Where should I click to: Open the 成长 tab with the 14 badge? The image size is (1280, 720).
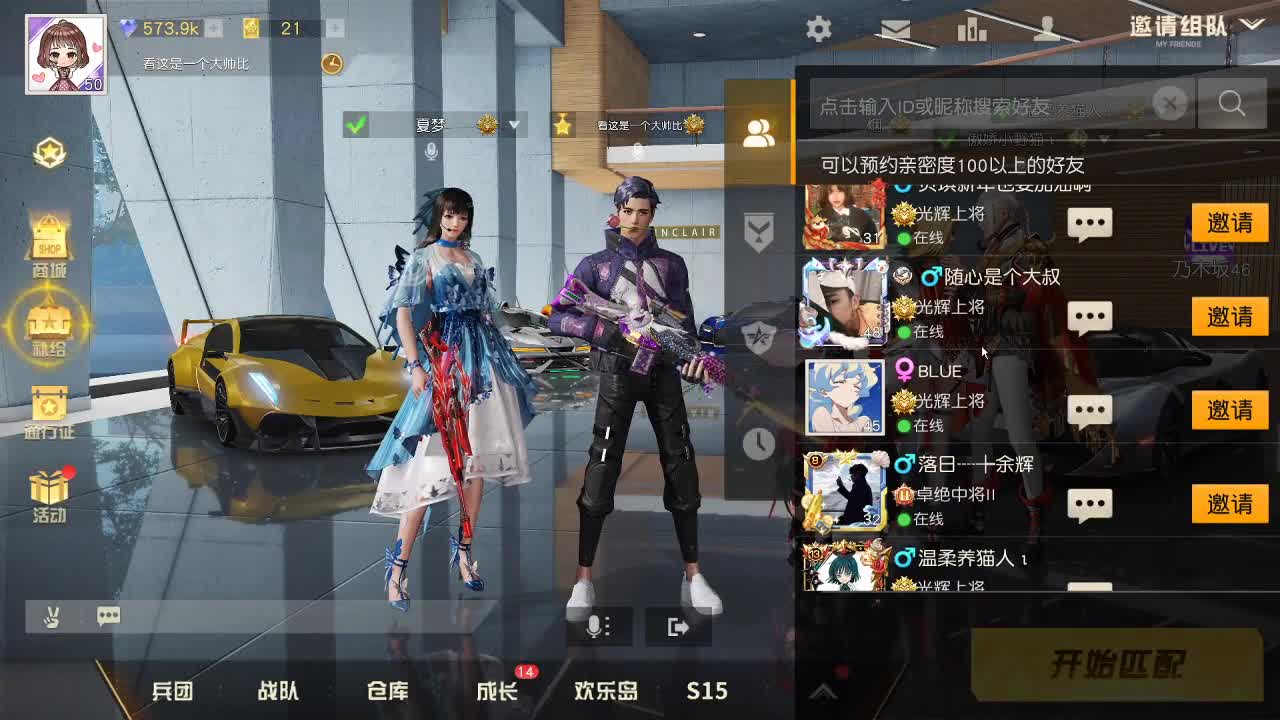(495, 690)
